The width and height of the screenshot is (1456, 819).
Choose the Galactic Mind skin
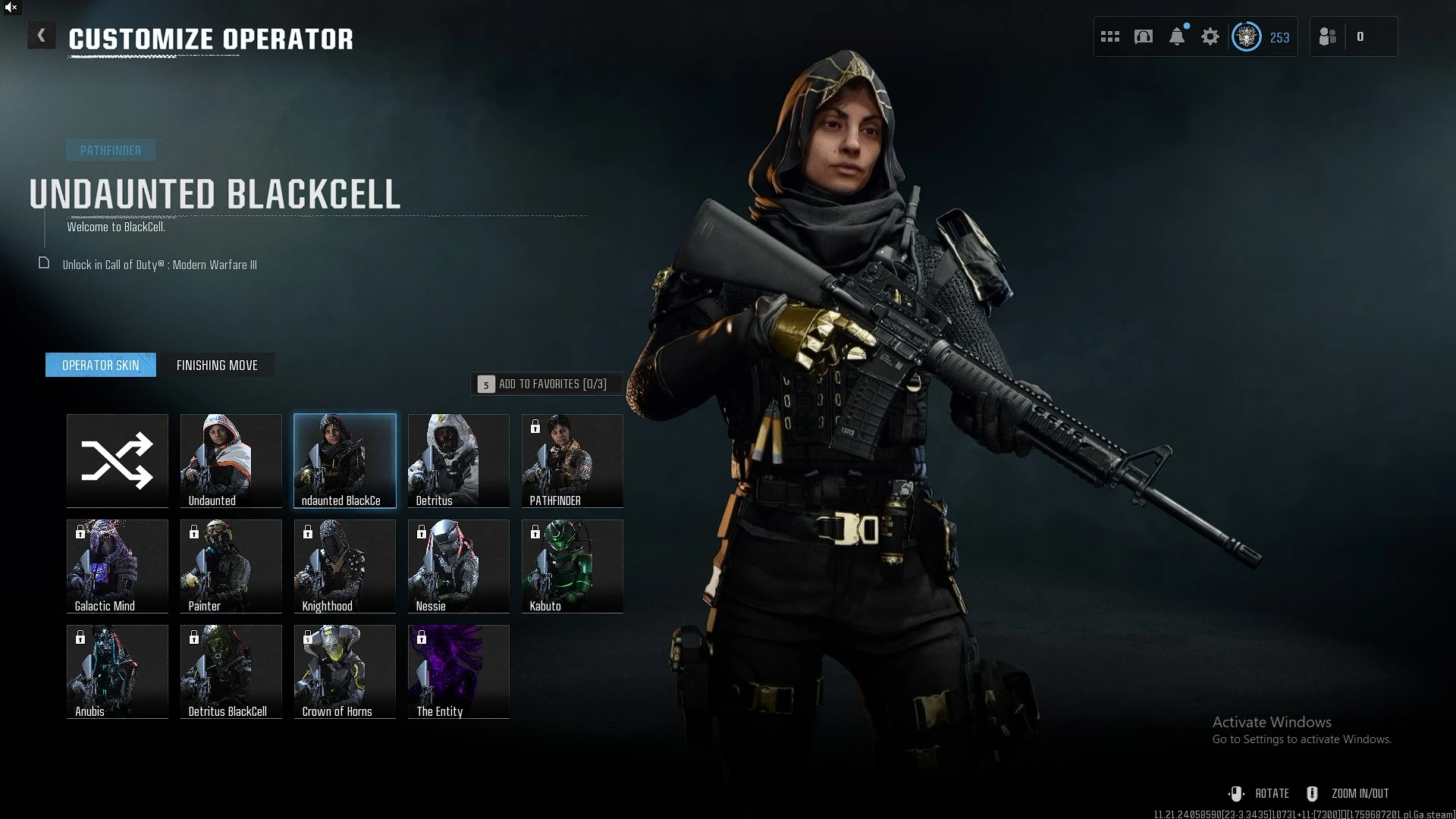click(118, 566)
